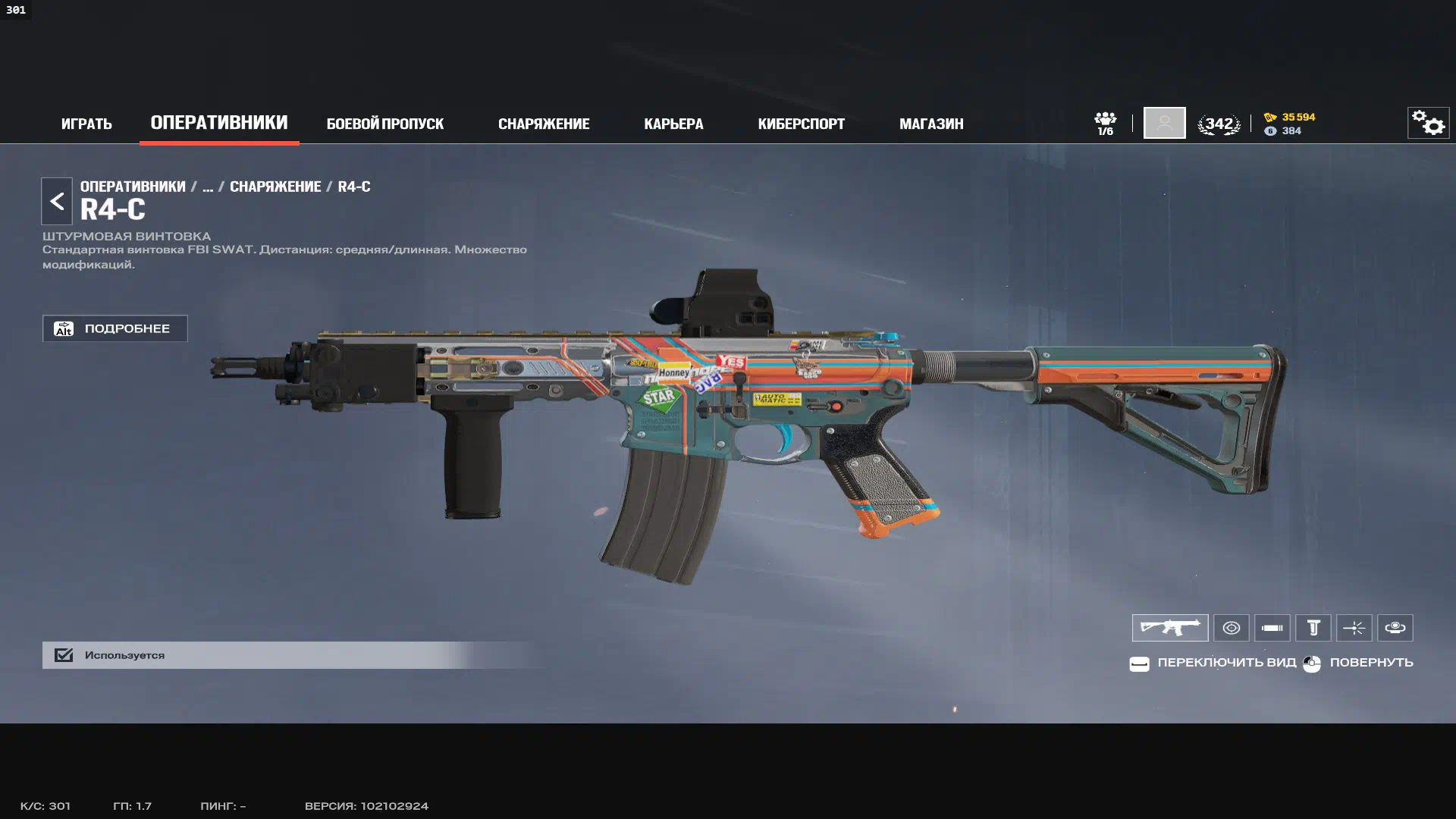Choose the laser under-barrel attachment icon
Viewport: 1456px width, 819px height.
tap(1354, 628)
